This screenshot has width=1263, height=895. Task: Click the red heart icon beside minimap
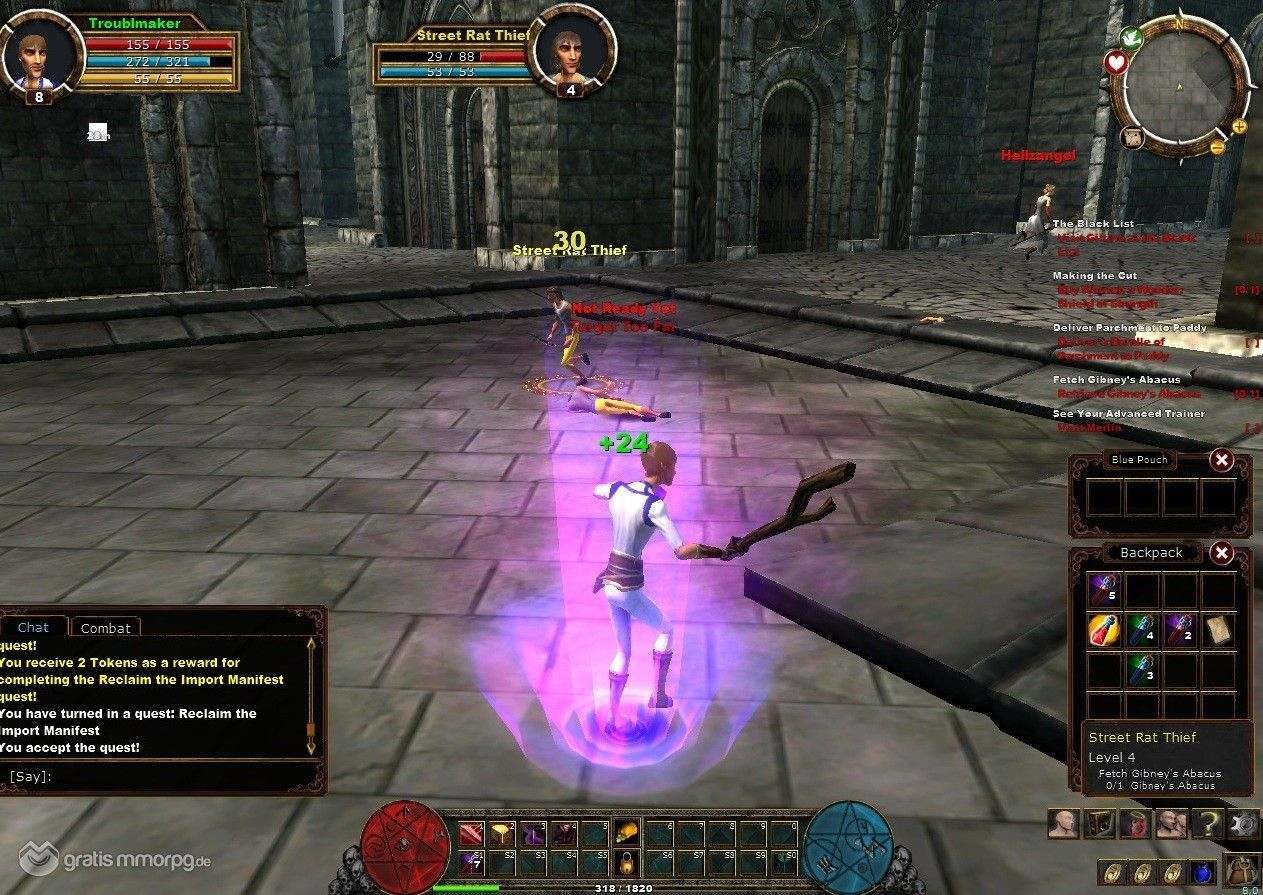coord(1116,63)
